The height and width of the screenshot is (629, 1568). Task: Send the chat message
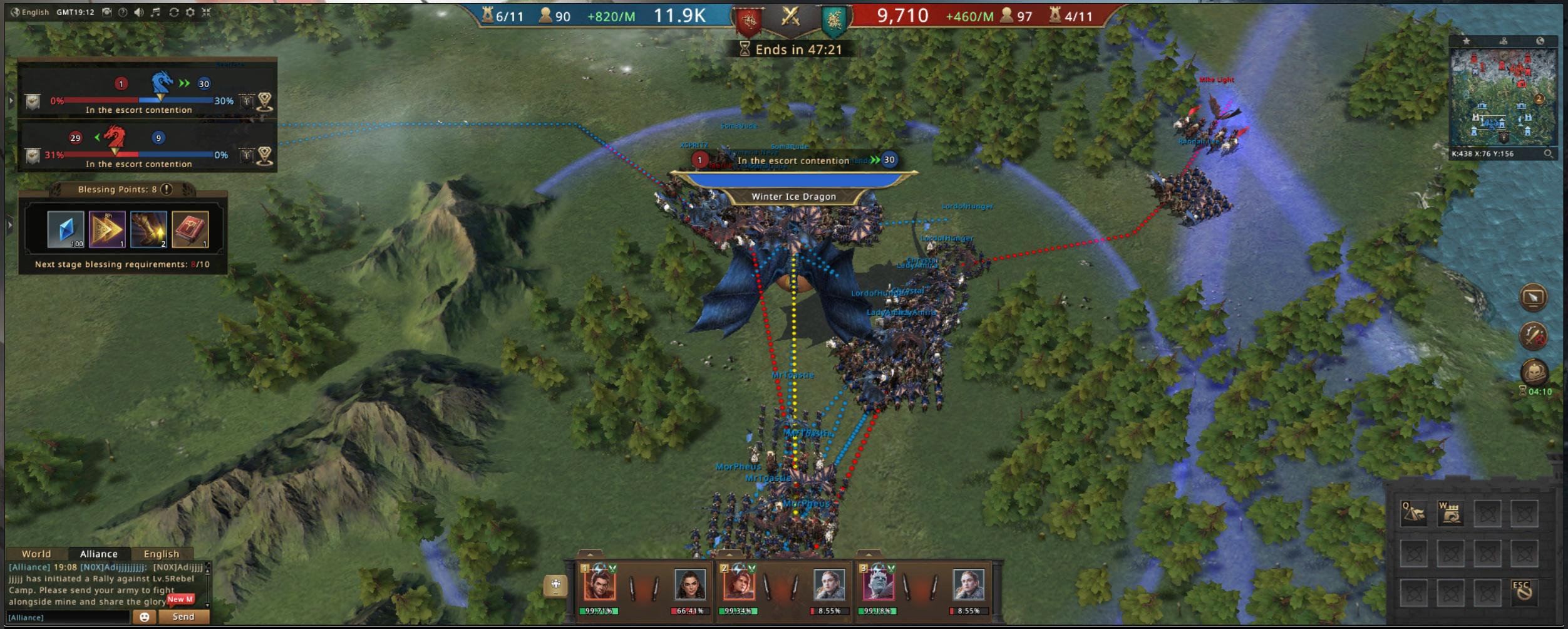(x=183, y=617)
